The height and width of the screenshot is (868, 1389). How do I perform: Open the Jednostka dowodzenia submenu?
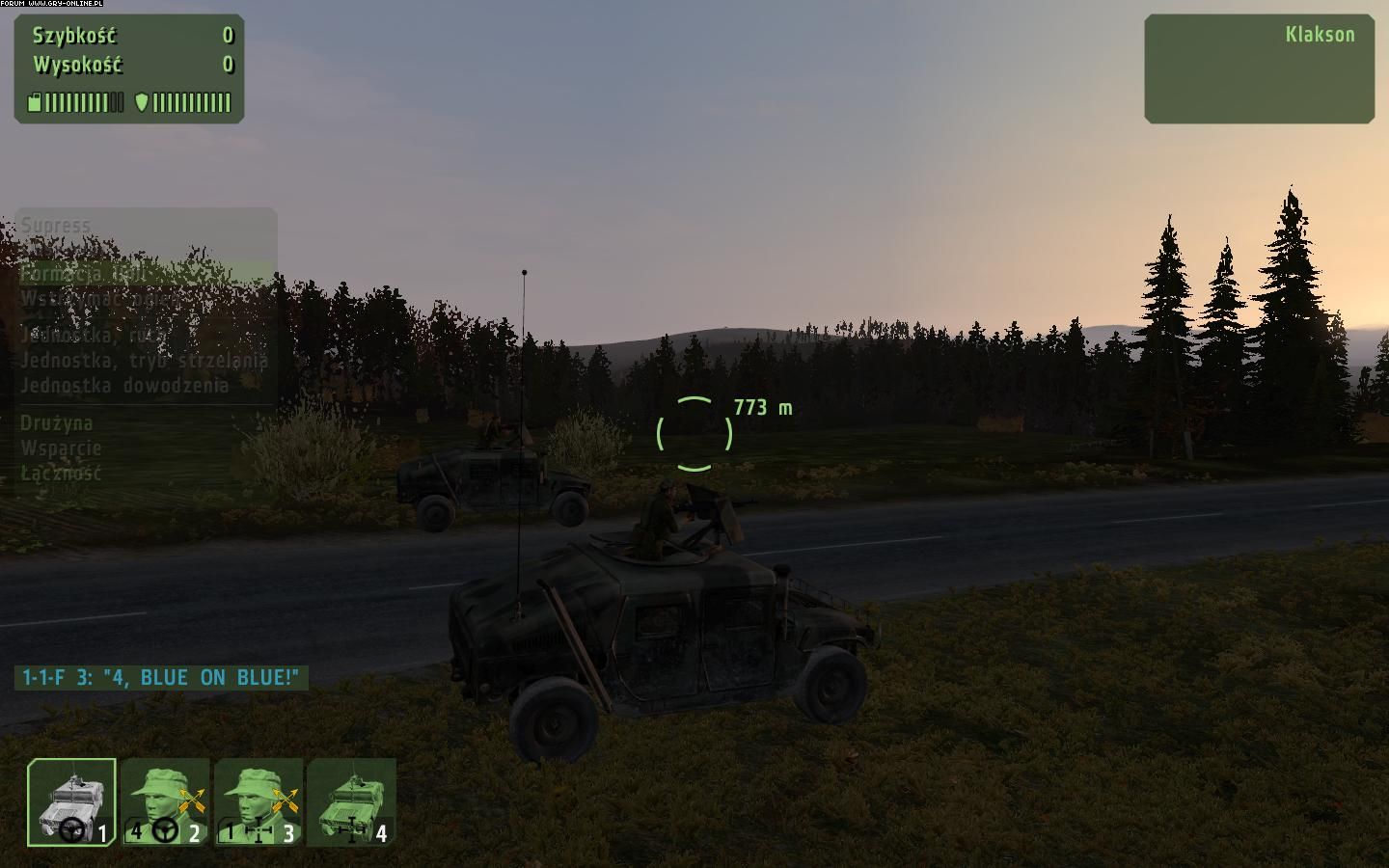(125, 386)
